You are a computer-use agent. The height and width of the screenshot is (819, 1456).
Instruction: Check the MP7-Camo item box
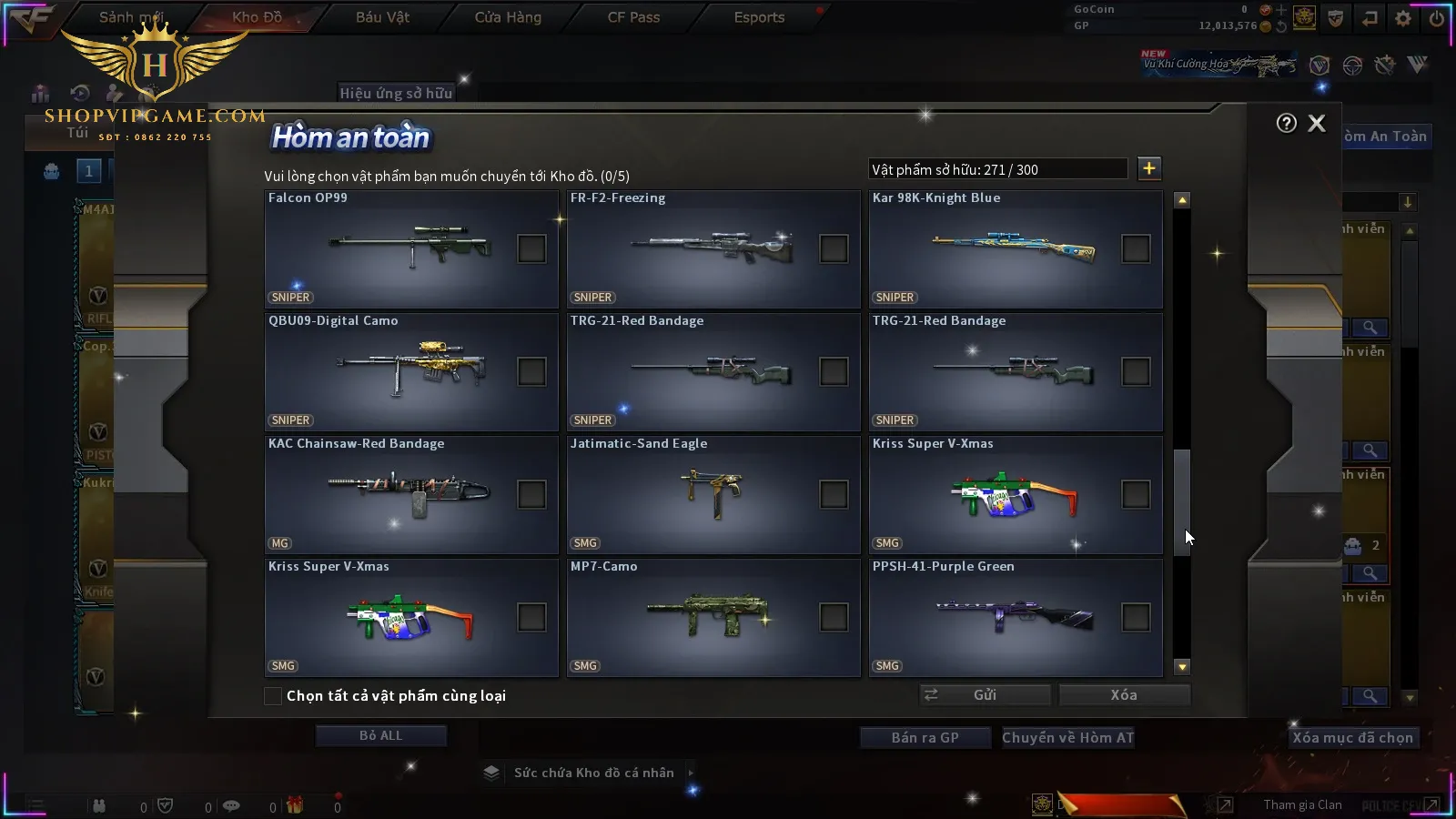[834, 617]
